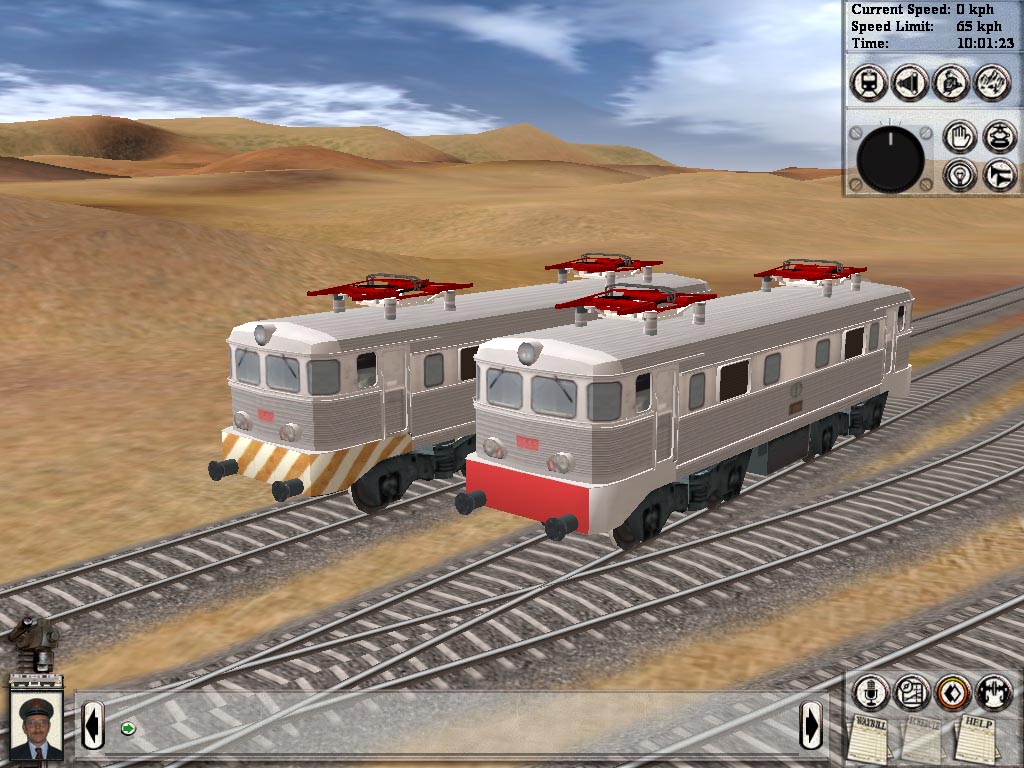Click the train front view icon
1024x768 pixels.
click(x=869, y=82)
